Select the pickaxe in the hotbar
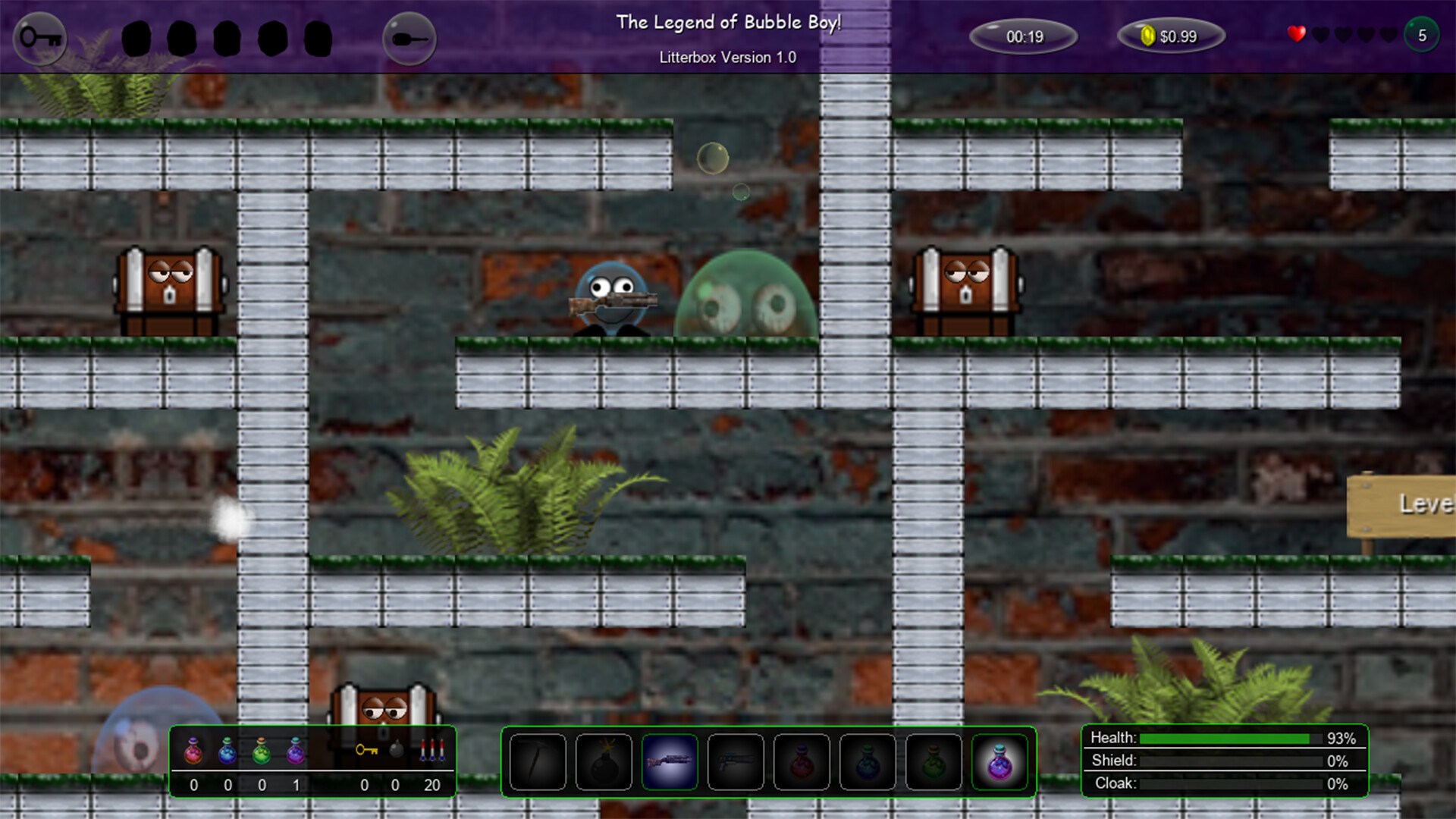The image size is (1456, 819). pyautogui.click(x=536, y=762)
